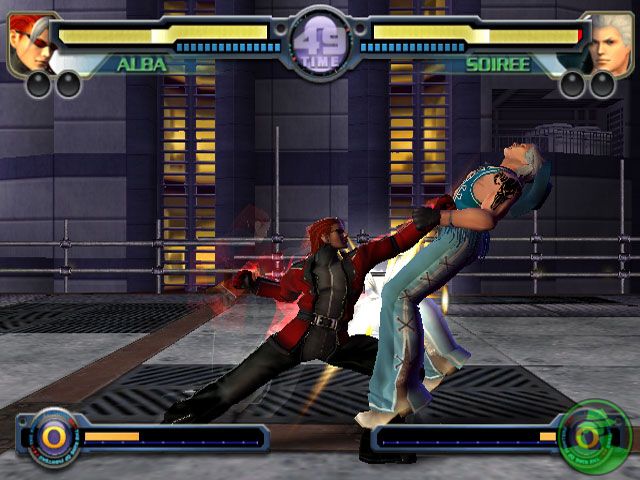Click the SOIREE name label
This screenshot has height=480, width=640.
(497, 65)
